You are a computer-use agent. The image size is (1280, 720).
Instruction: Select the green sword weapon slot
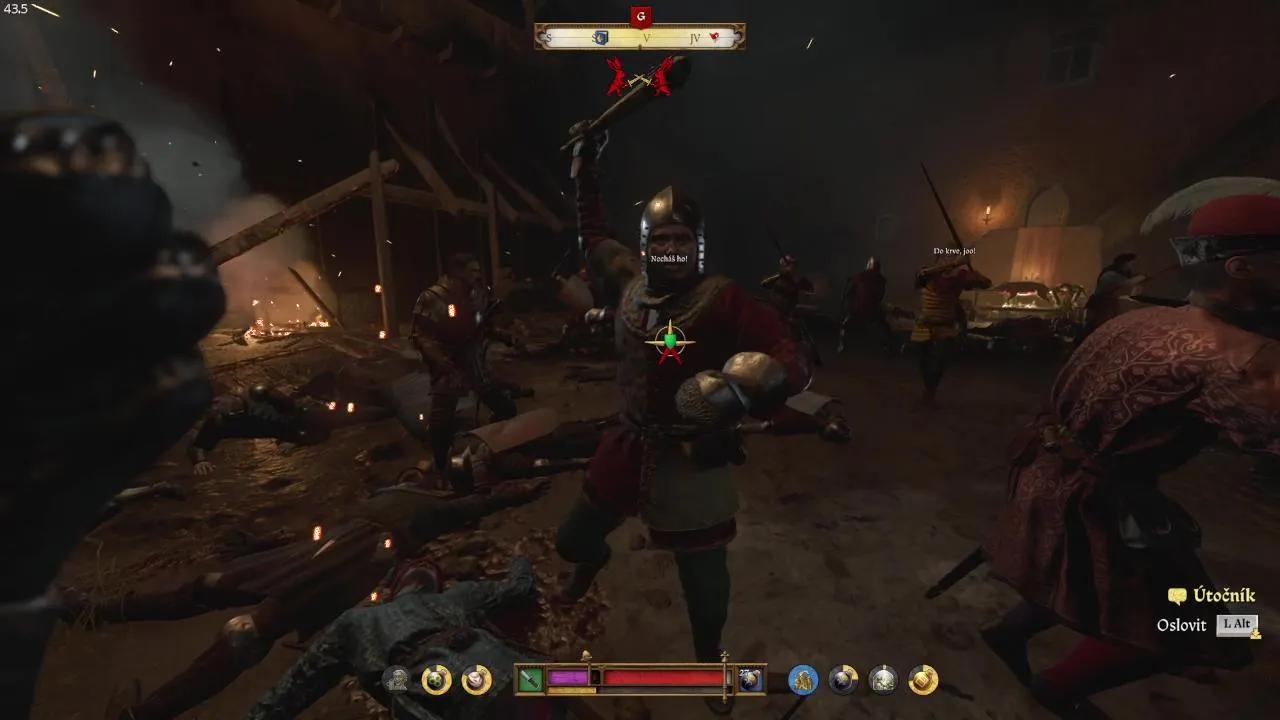pos(530,680)
